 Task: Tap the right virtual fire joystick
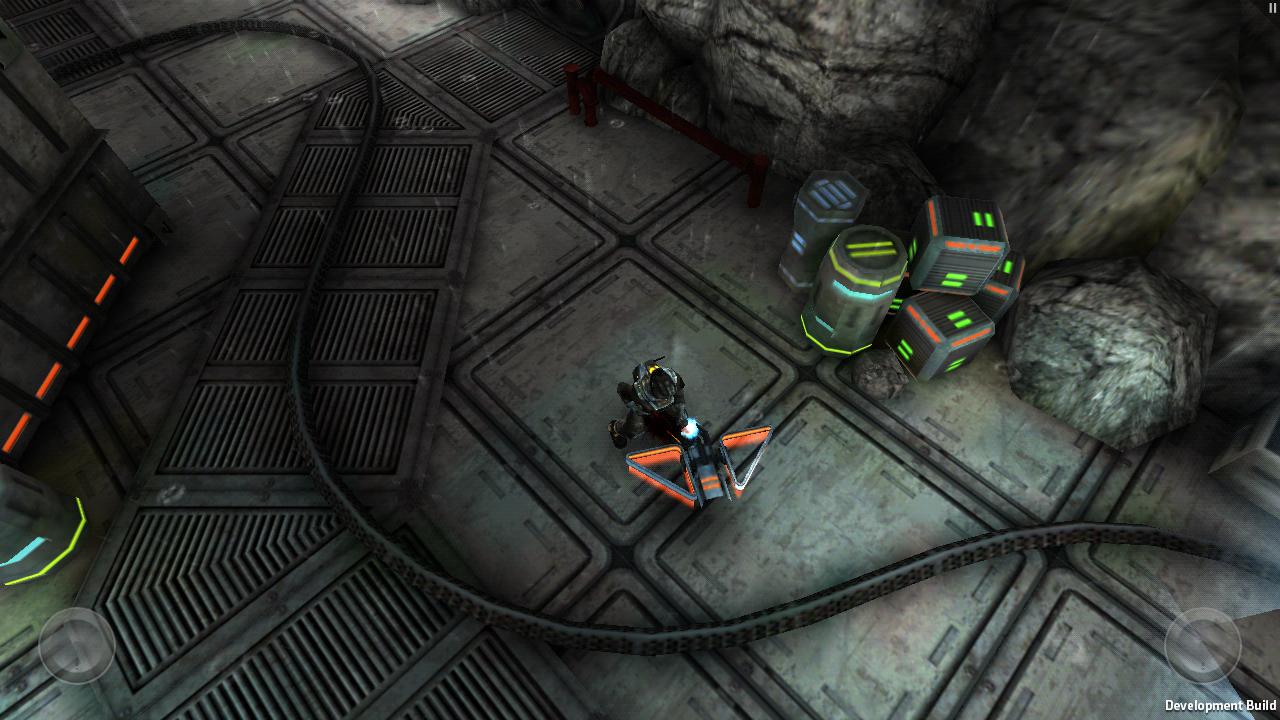pyautogui.click(x=1202, y=645)
